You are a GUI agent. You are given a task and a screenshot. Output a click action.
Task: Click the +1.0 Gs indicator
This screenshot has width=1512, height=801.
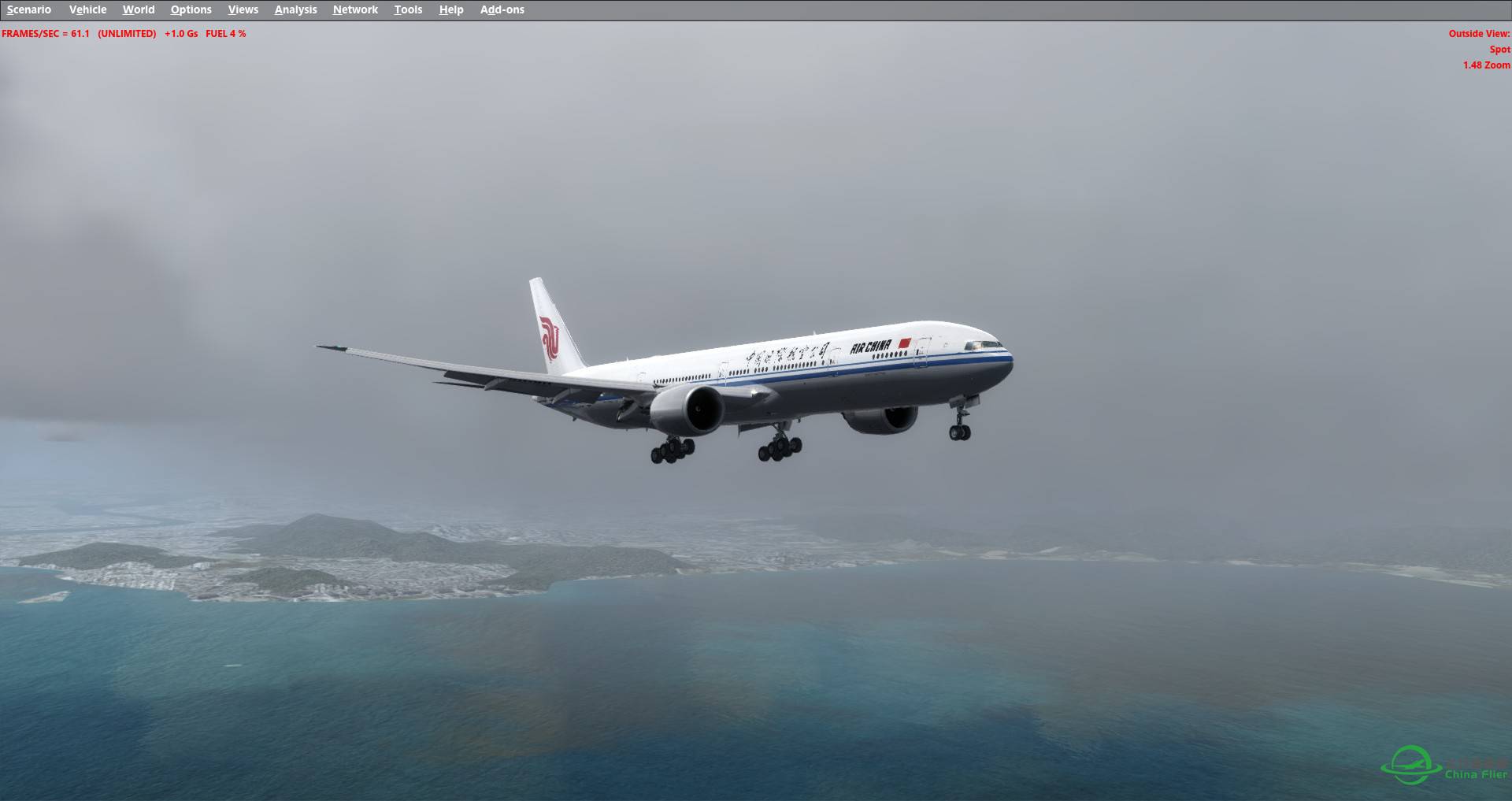[x=180, y=34]
